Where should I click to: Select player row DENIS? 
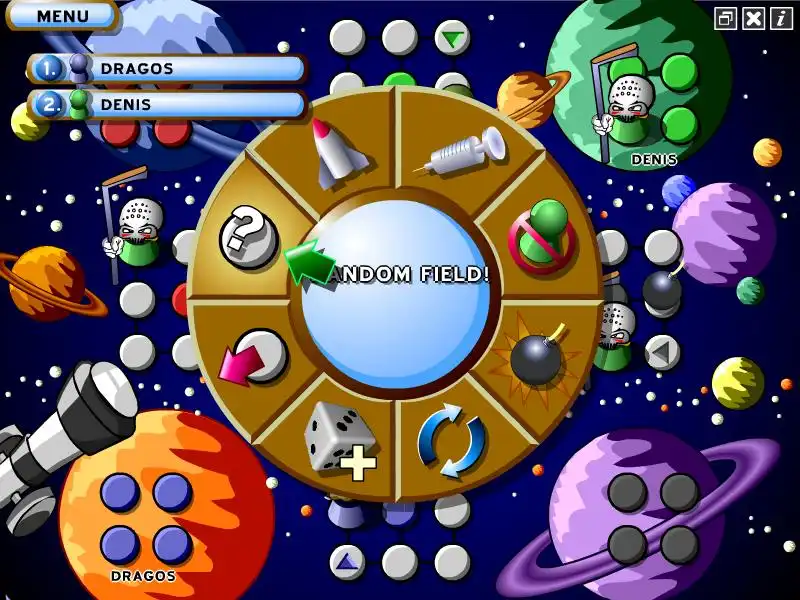point(168,104)
